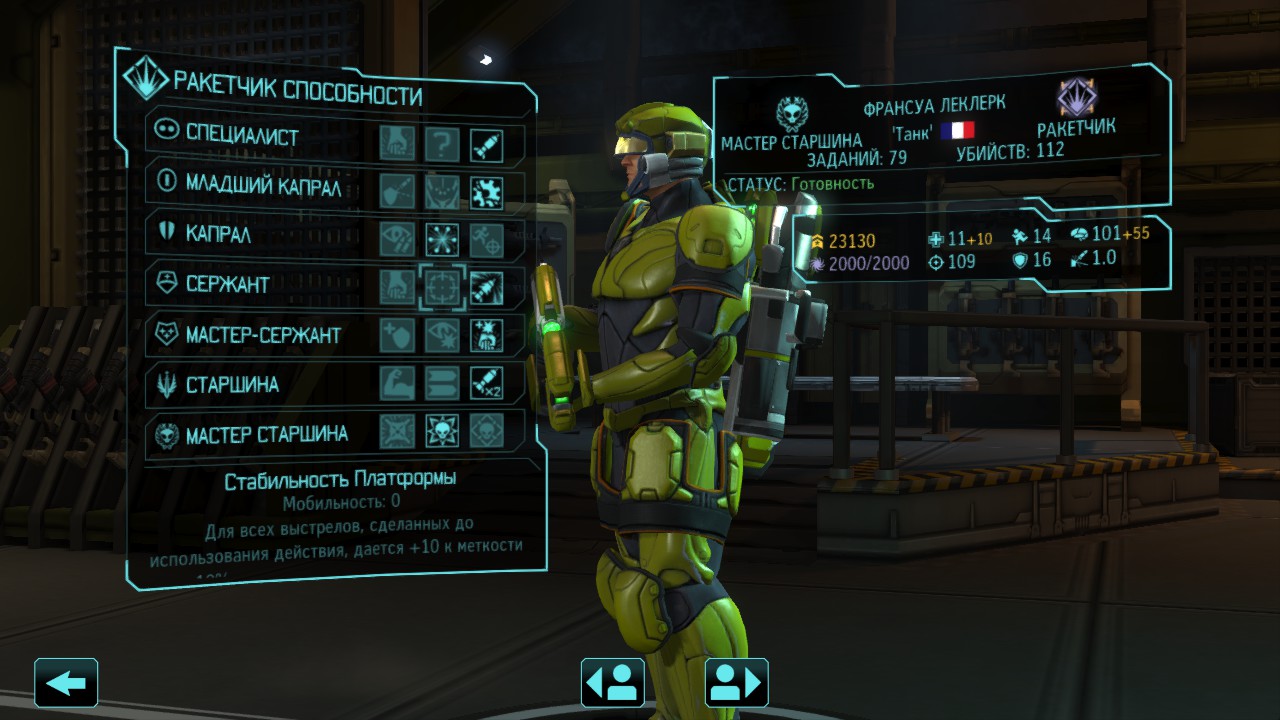The height and width of the screenshot is (720, 1280).
Task: Choose the blazing rocket perk for Сержант
Action: [x=487, y=288]
